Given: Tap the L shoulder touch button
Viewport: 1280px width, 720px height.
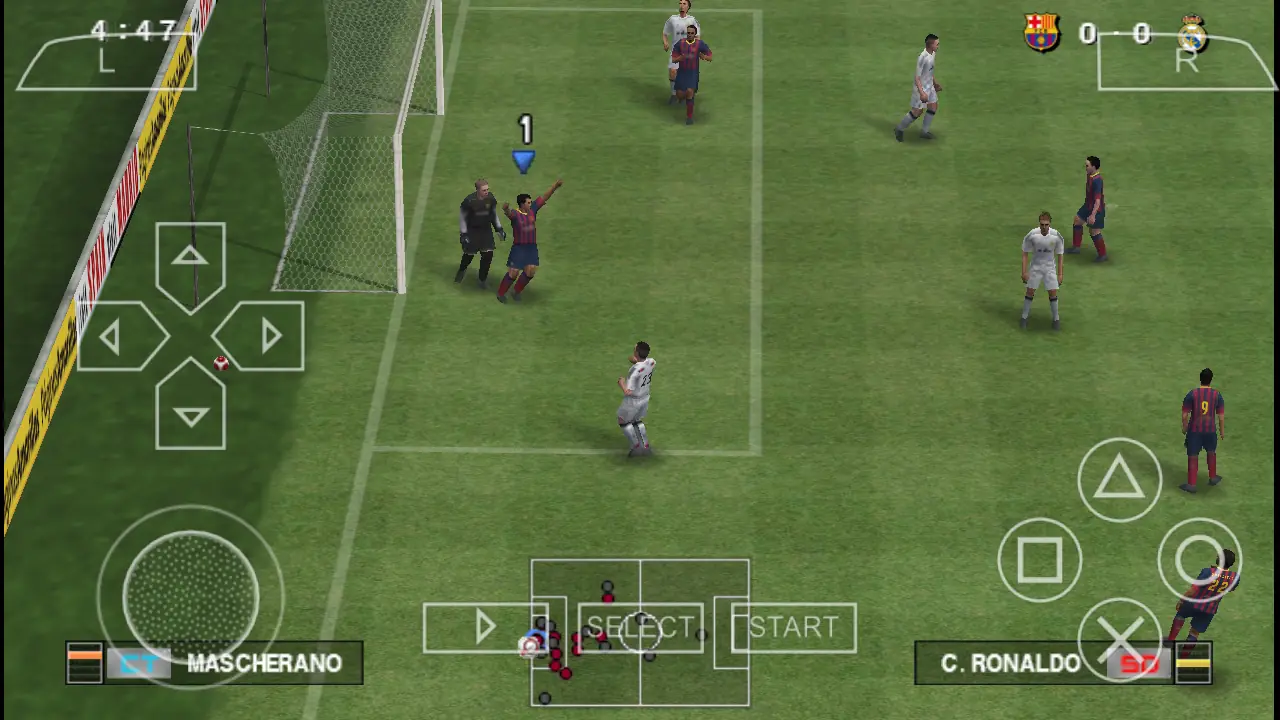Looking at the screenshot, I should (x=106, y=62).
